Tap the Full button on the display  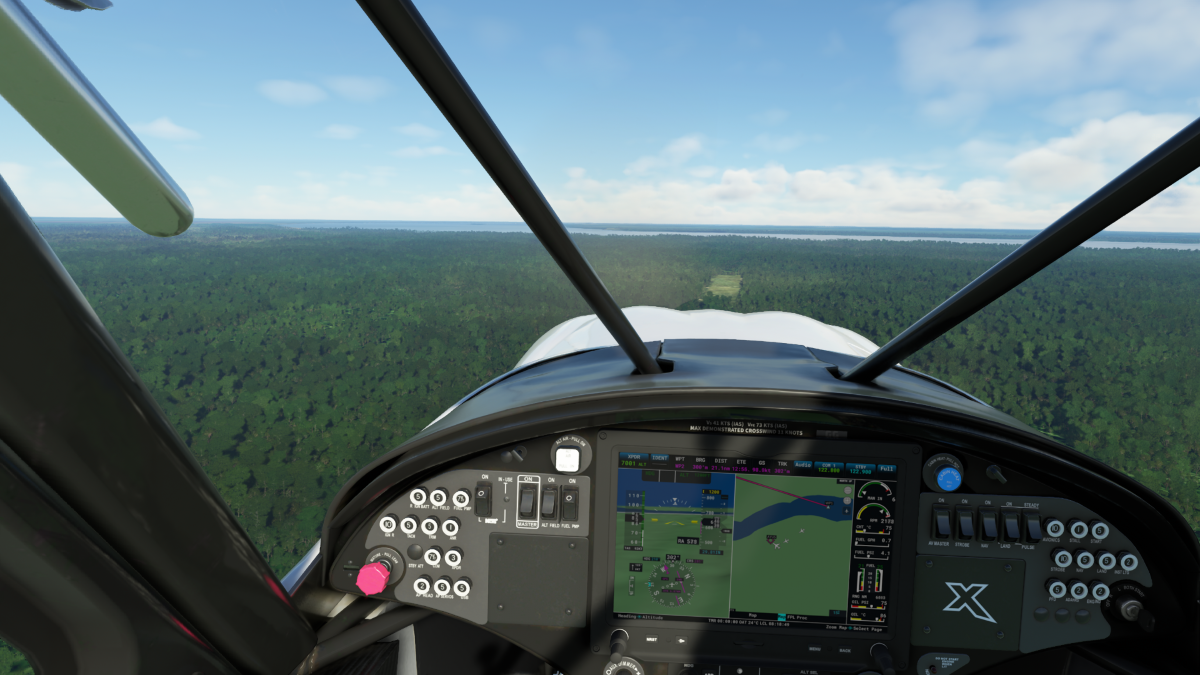click(x=886, y=468)
